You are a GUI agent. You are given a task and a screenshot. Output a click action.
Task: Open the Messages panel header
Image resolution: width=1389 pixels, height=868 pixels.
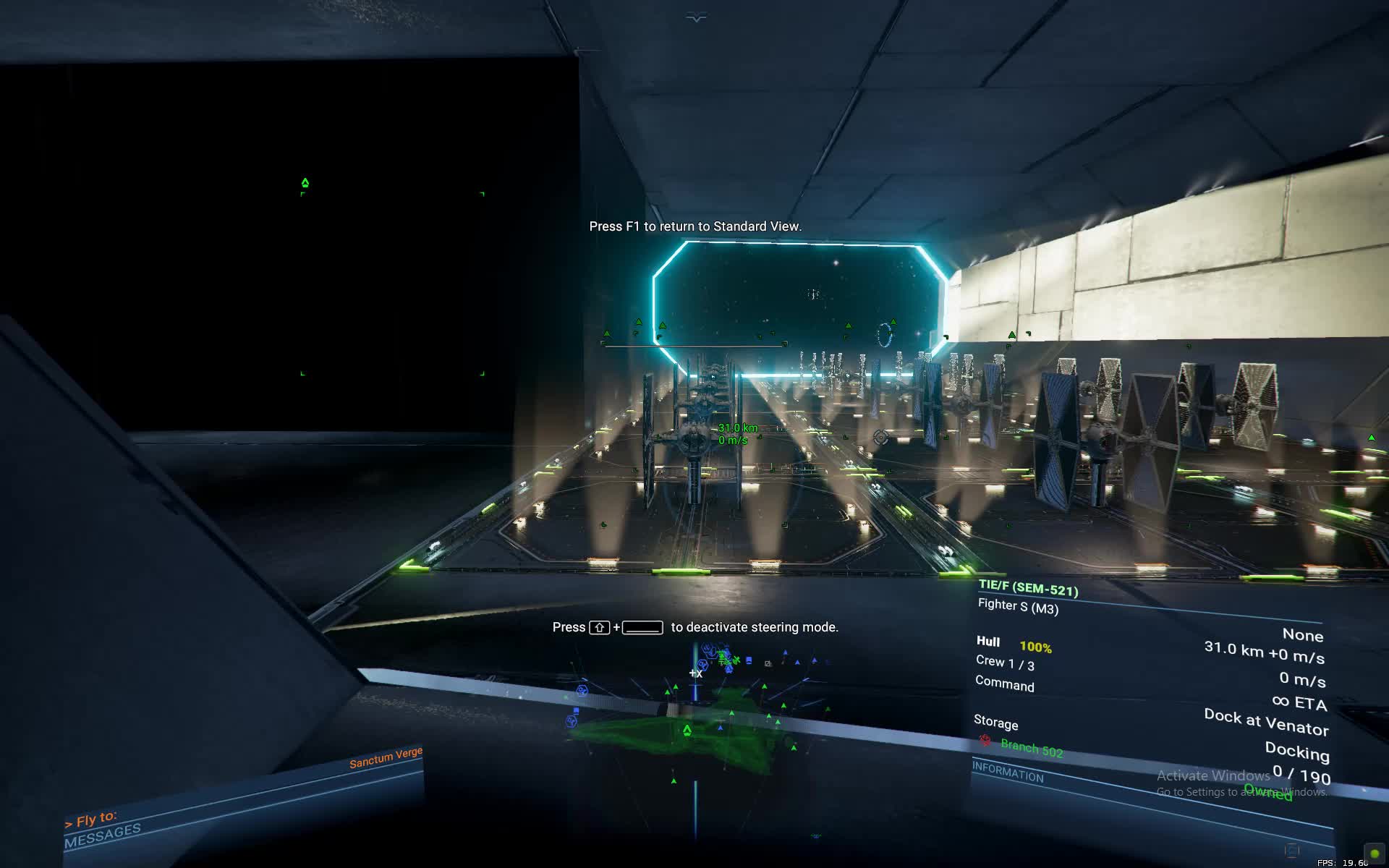103,835
